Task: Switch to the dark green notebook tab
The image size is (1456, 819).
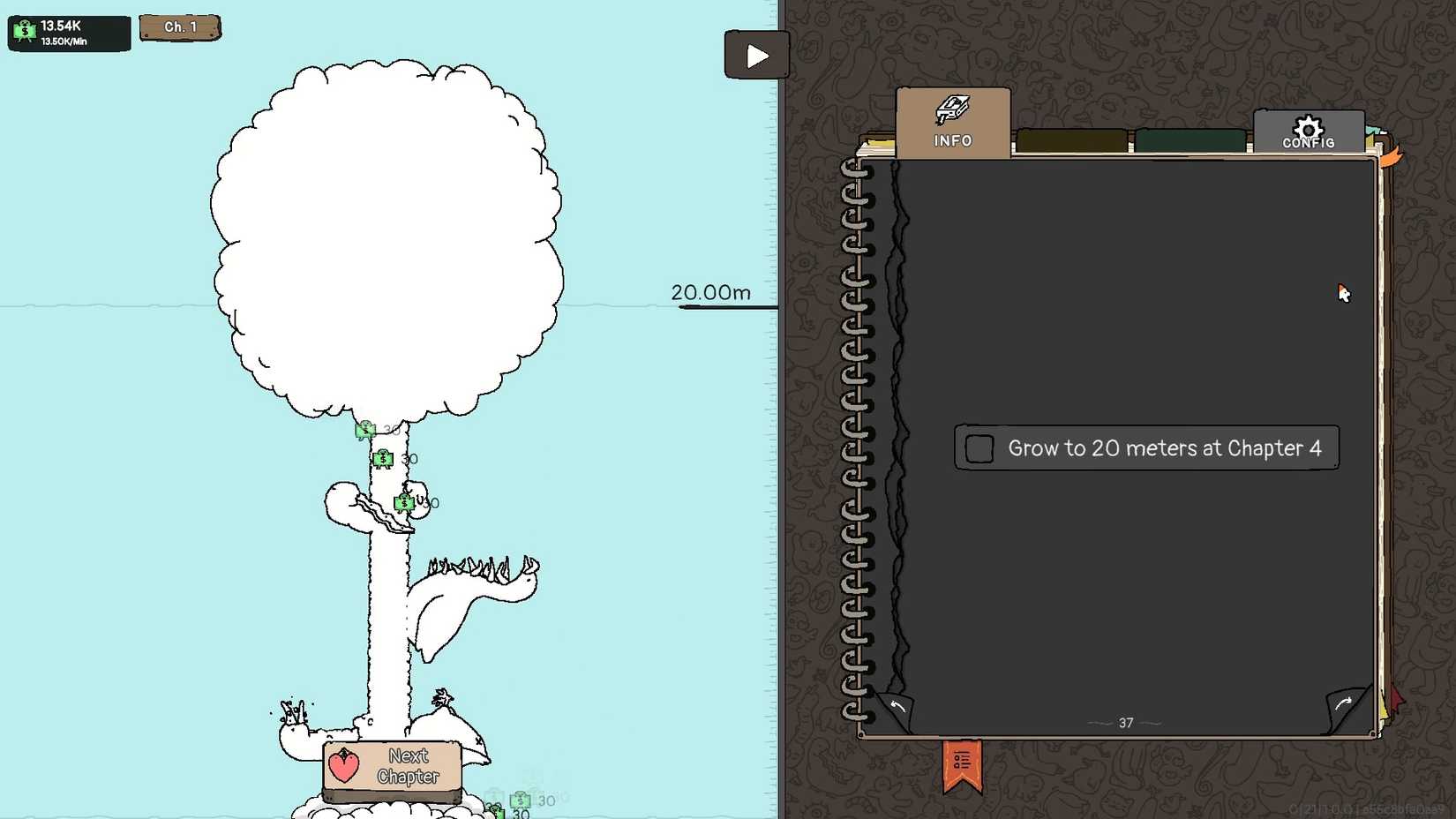Action: coord(1191,139)
